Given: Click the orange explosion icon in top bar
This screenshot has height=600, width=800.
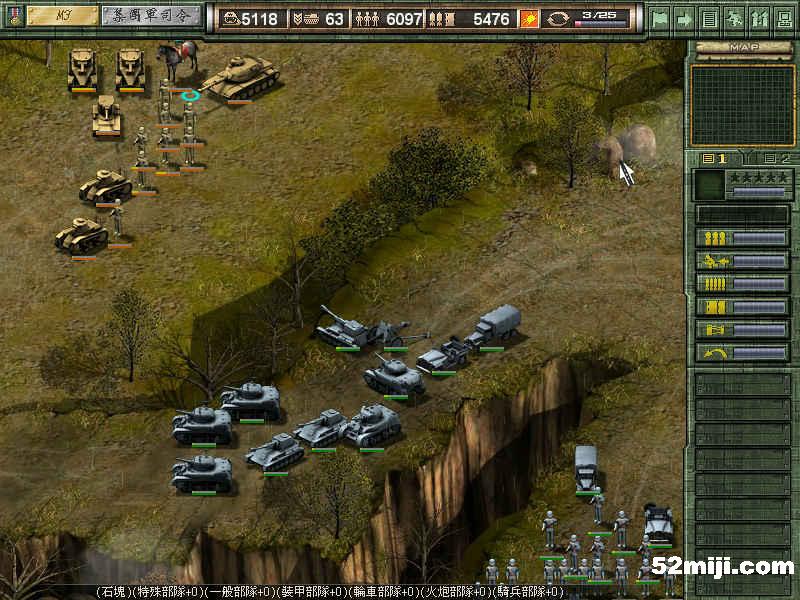Looking at the screenshot, I should tap(530, 18).
